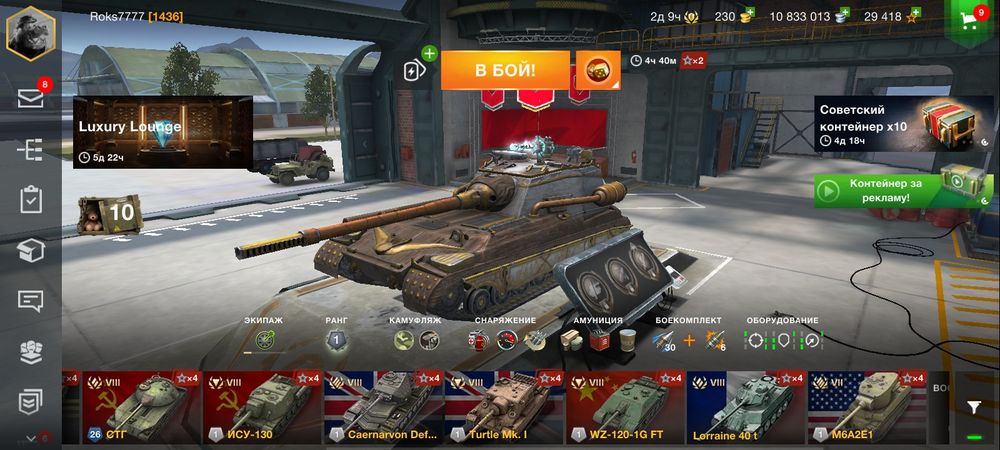
Task: Open the Luxury Lounge event banner
Action: click(x=162, y=132)
